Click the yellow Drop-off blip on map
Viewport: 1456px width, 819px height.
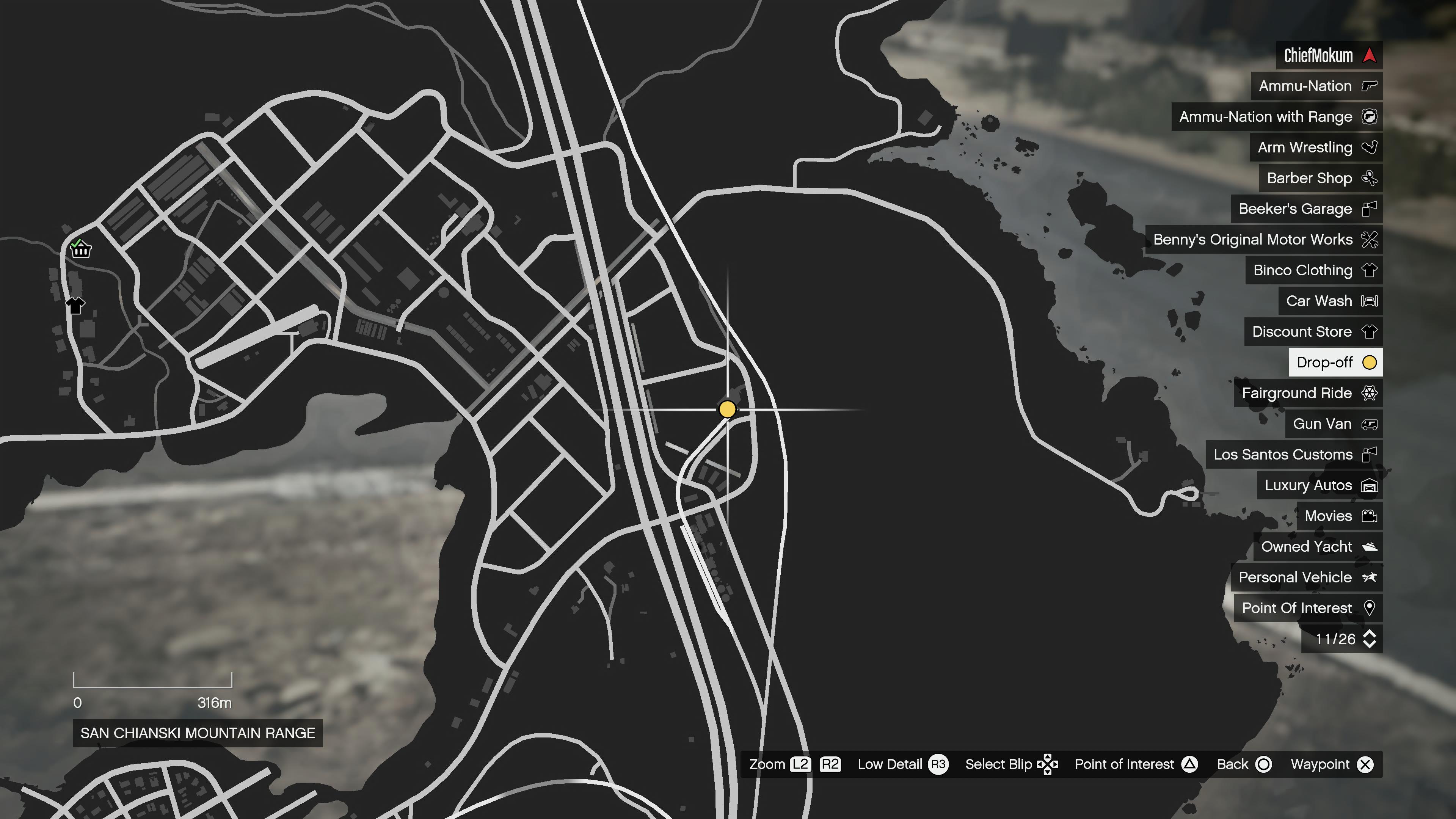[x=728, y=409]
